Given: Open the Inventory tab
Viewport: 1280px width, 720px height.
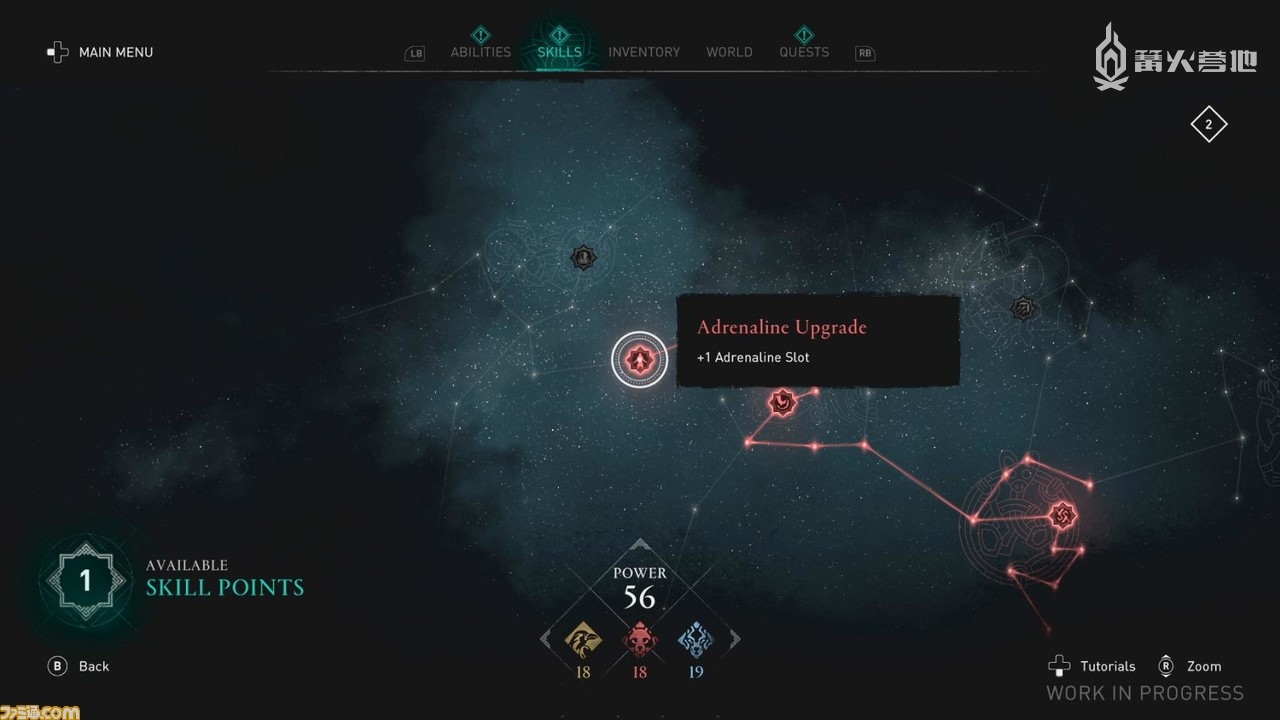Looking at the screenshot, I should pos(644,52).
